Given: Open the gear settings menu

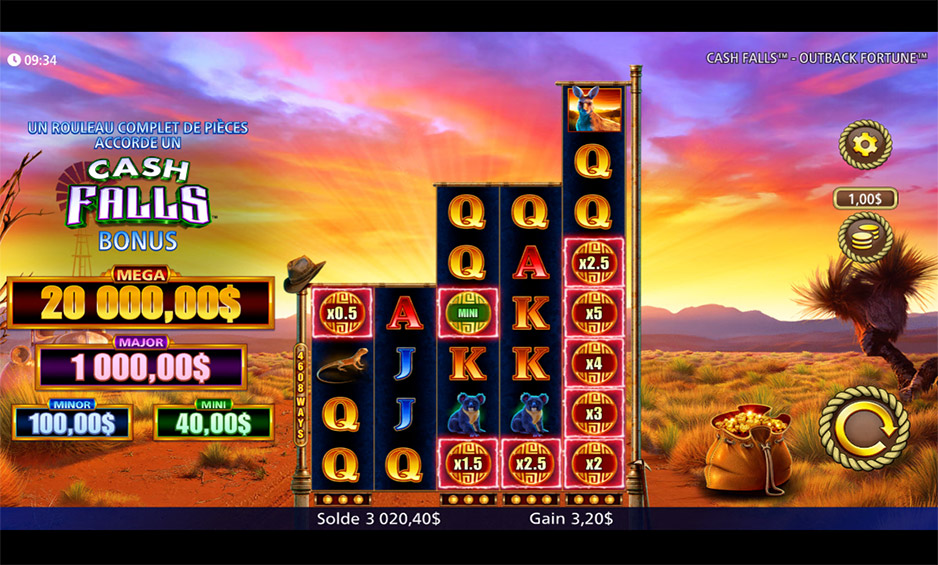Looking at the screenshot, I should pos(864,146).
